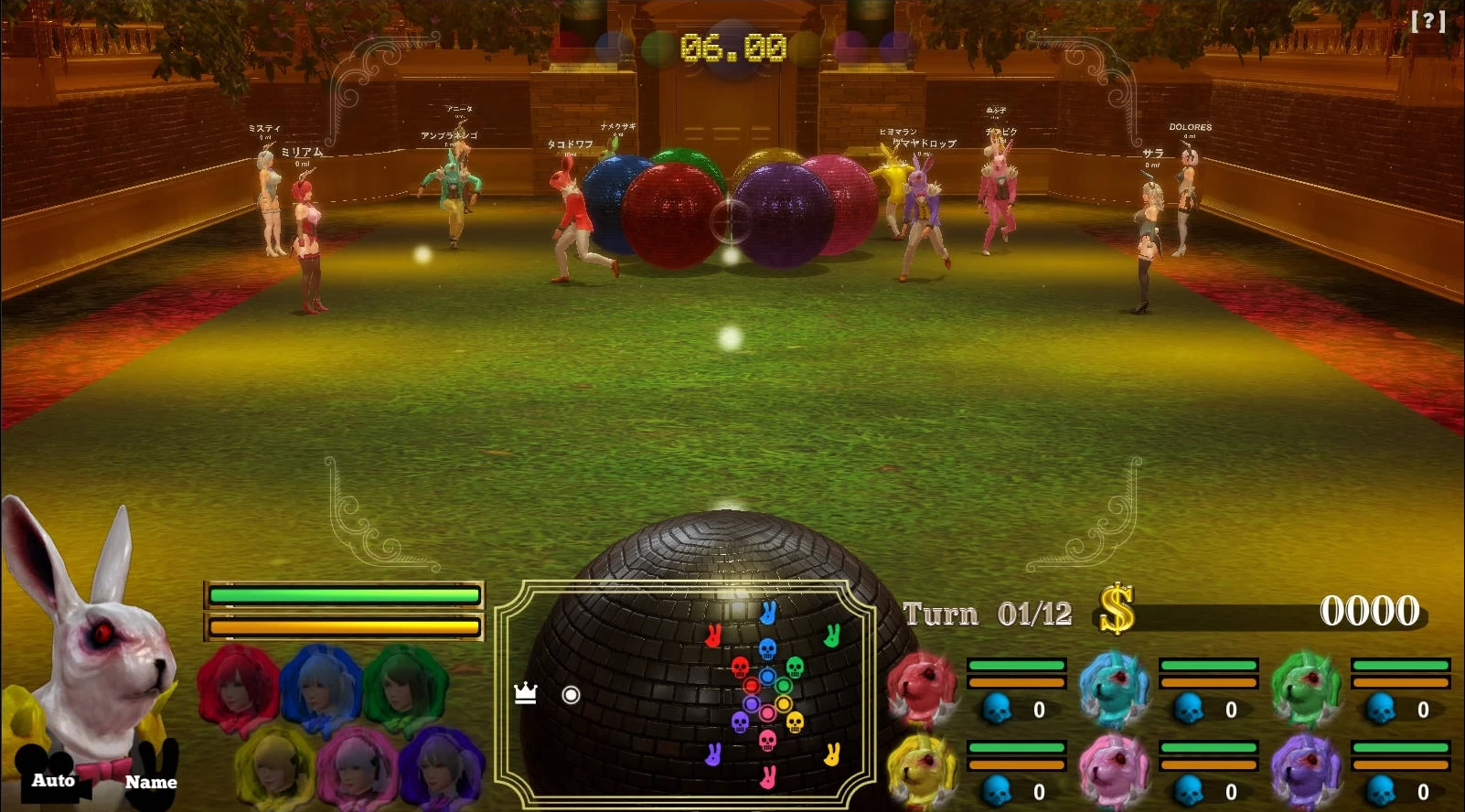Click the white ring target marker in the map frame
Screen dimensions: 1465x812
pos(571,694)
